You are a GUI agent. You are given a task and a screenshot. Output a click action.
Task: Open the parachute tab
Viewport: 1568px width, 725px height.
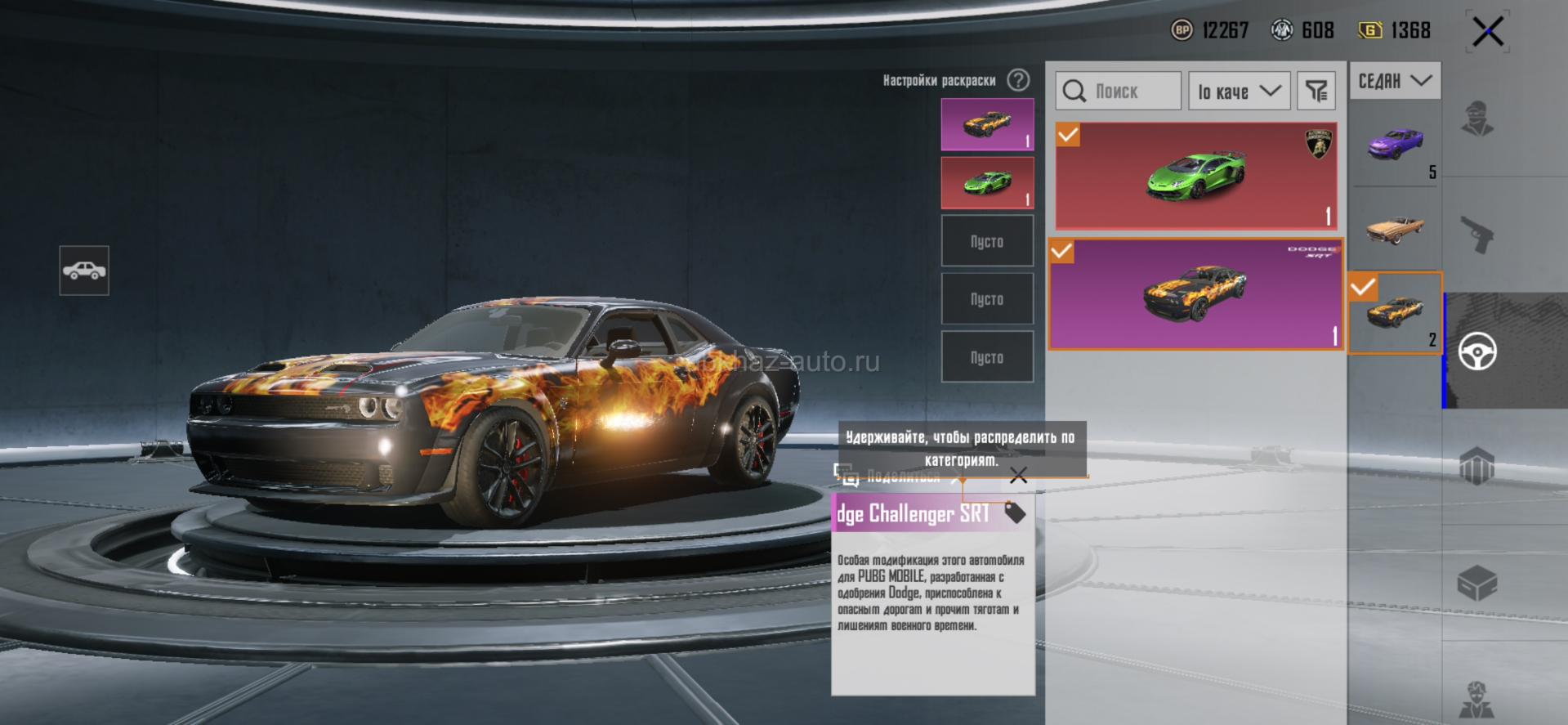(x=1477, y=468)
